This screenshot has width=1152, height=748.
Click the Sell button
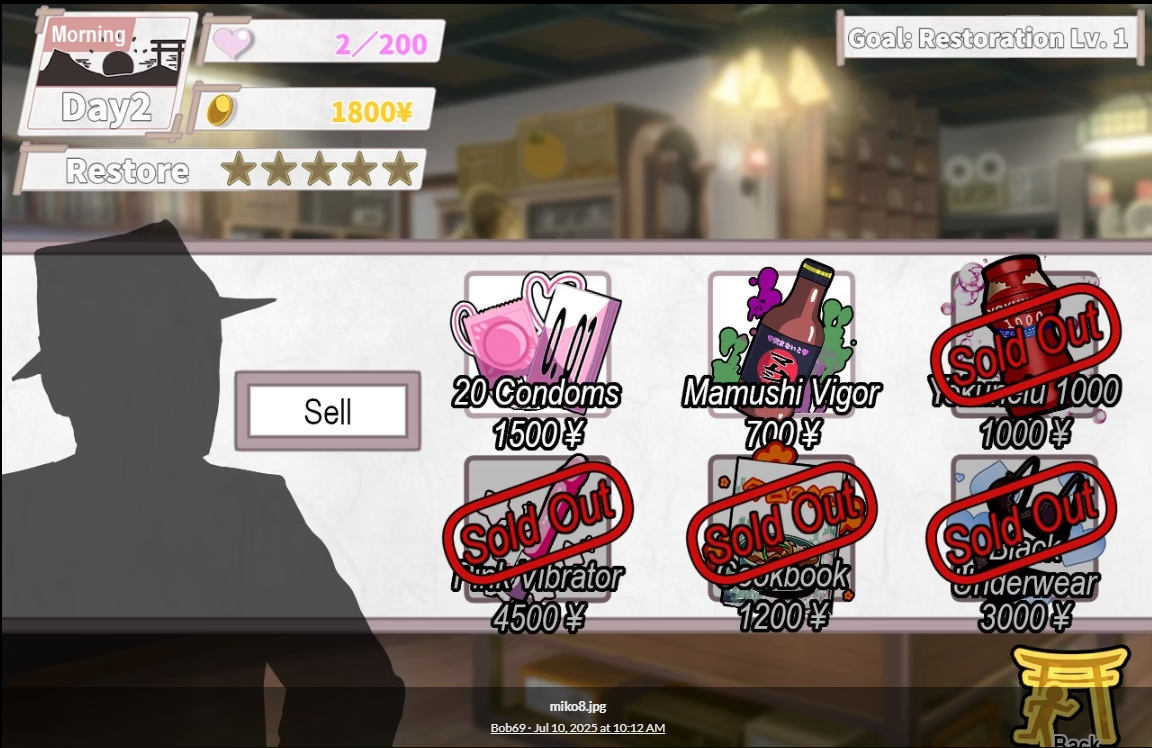[x=328, y=411]
